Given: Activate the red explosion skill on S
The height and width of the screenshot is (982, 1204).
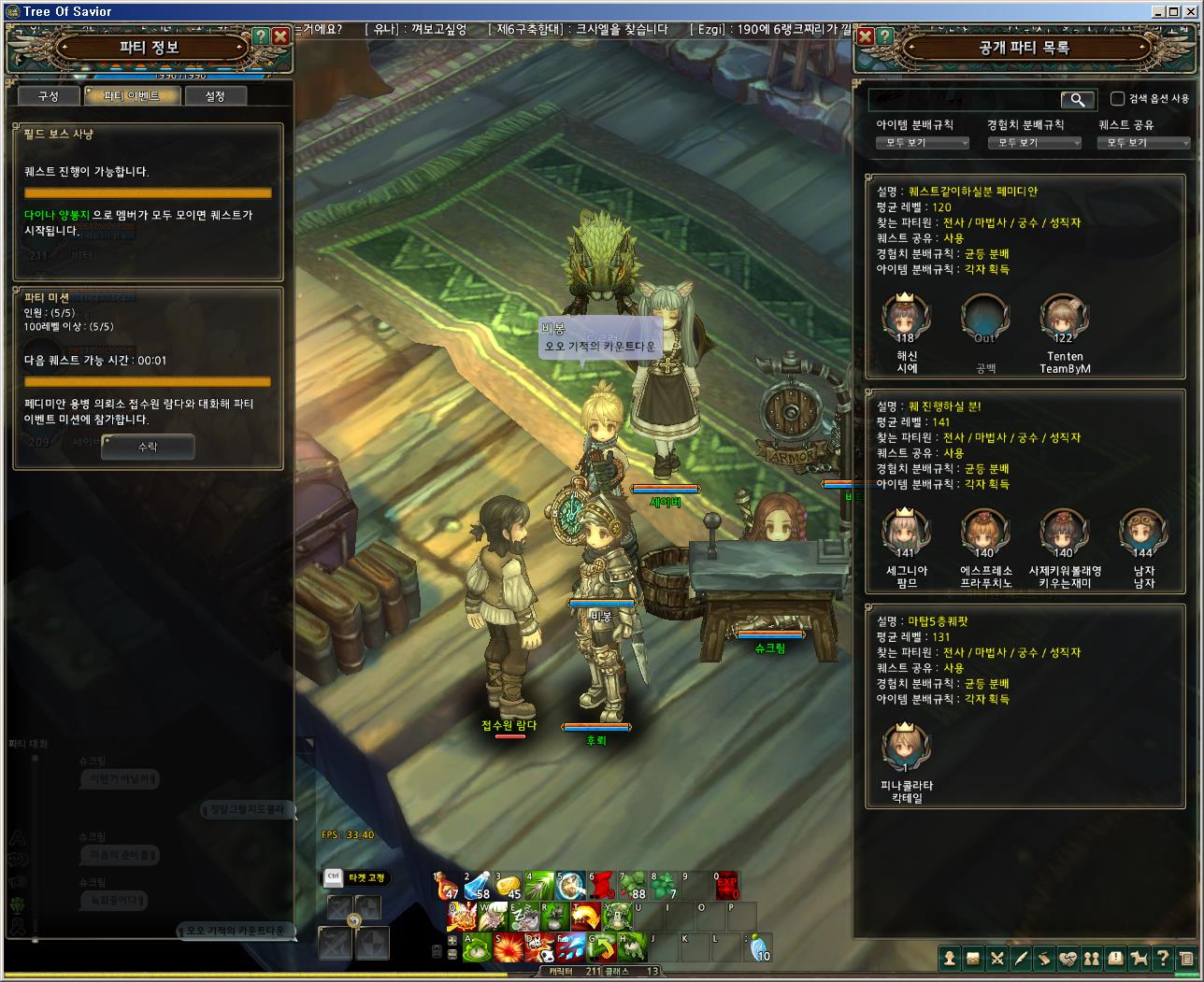Looking at the screenshot, I should [x=509, y=947].
